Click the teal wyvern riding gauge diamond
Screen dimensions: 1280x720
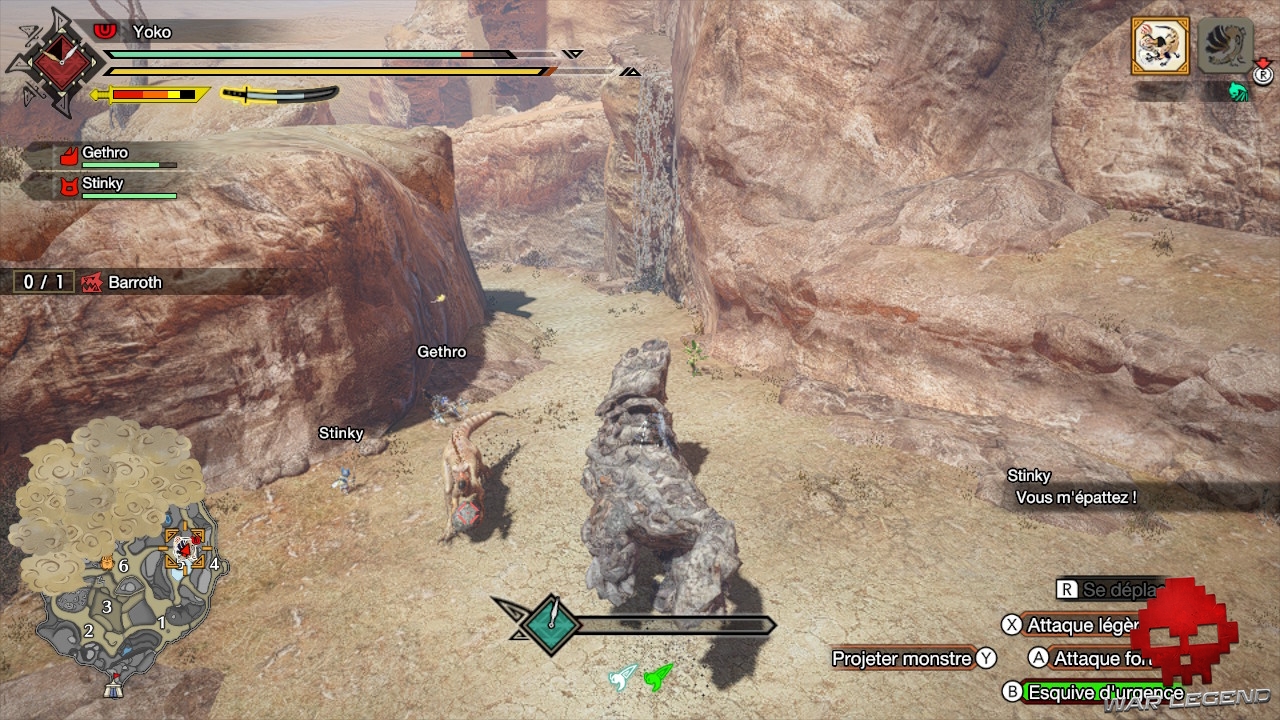(x=550, y=626)
